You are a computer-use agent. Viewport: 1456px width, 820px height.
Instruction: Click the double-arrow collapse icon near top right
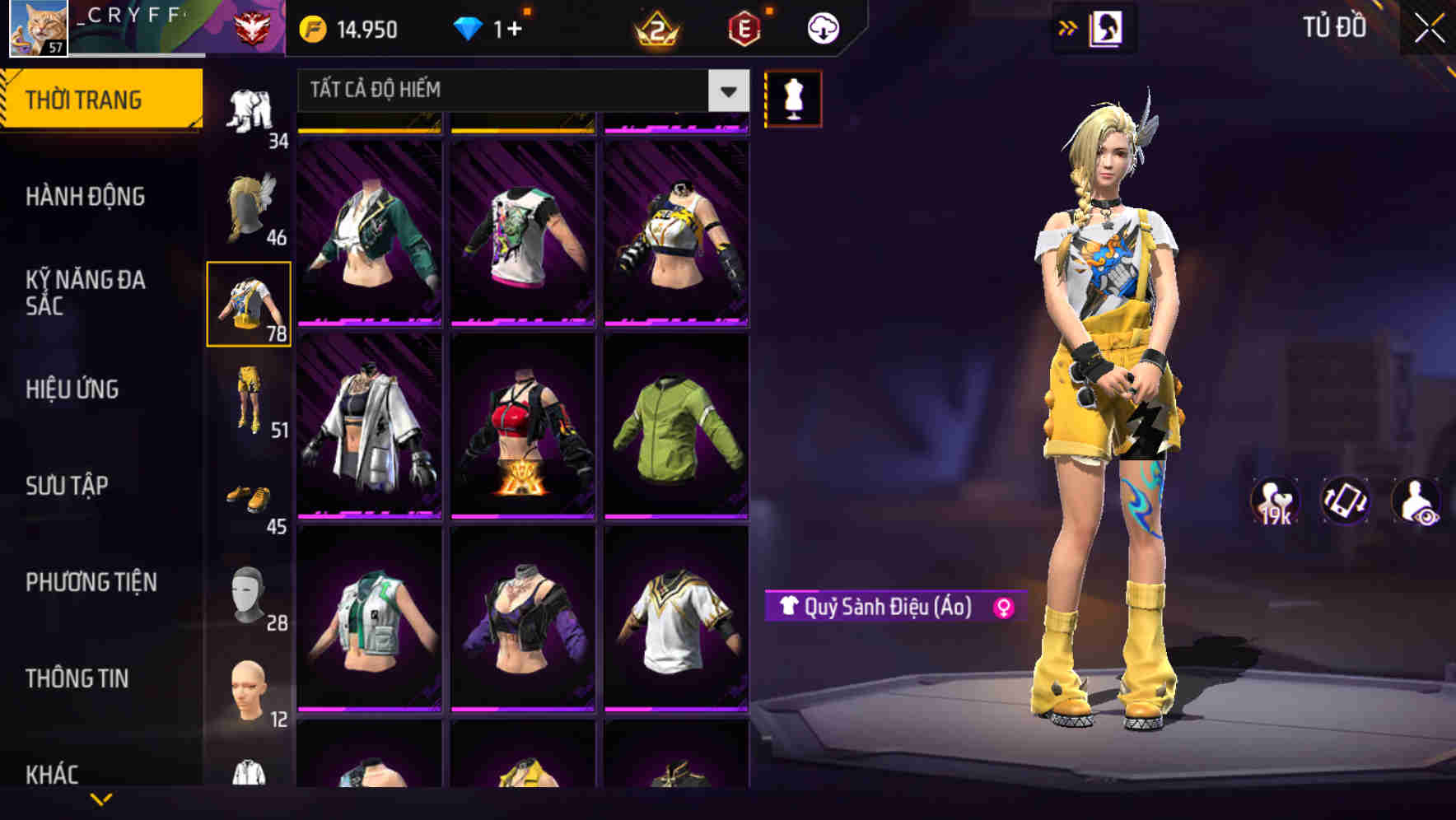(x=1068, y=27)
